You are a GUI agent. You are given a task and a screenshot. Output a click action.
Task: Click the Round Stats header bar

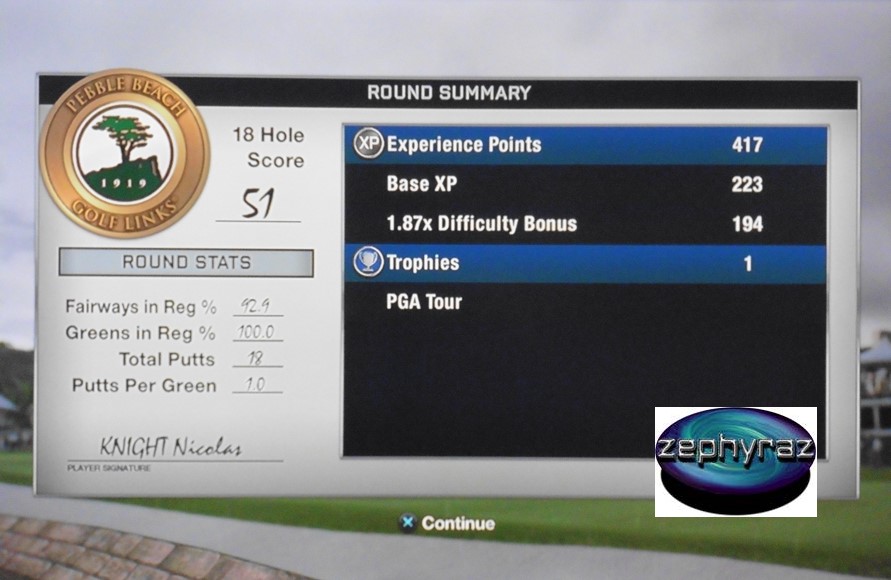pos(186,263)
